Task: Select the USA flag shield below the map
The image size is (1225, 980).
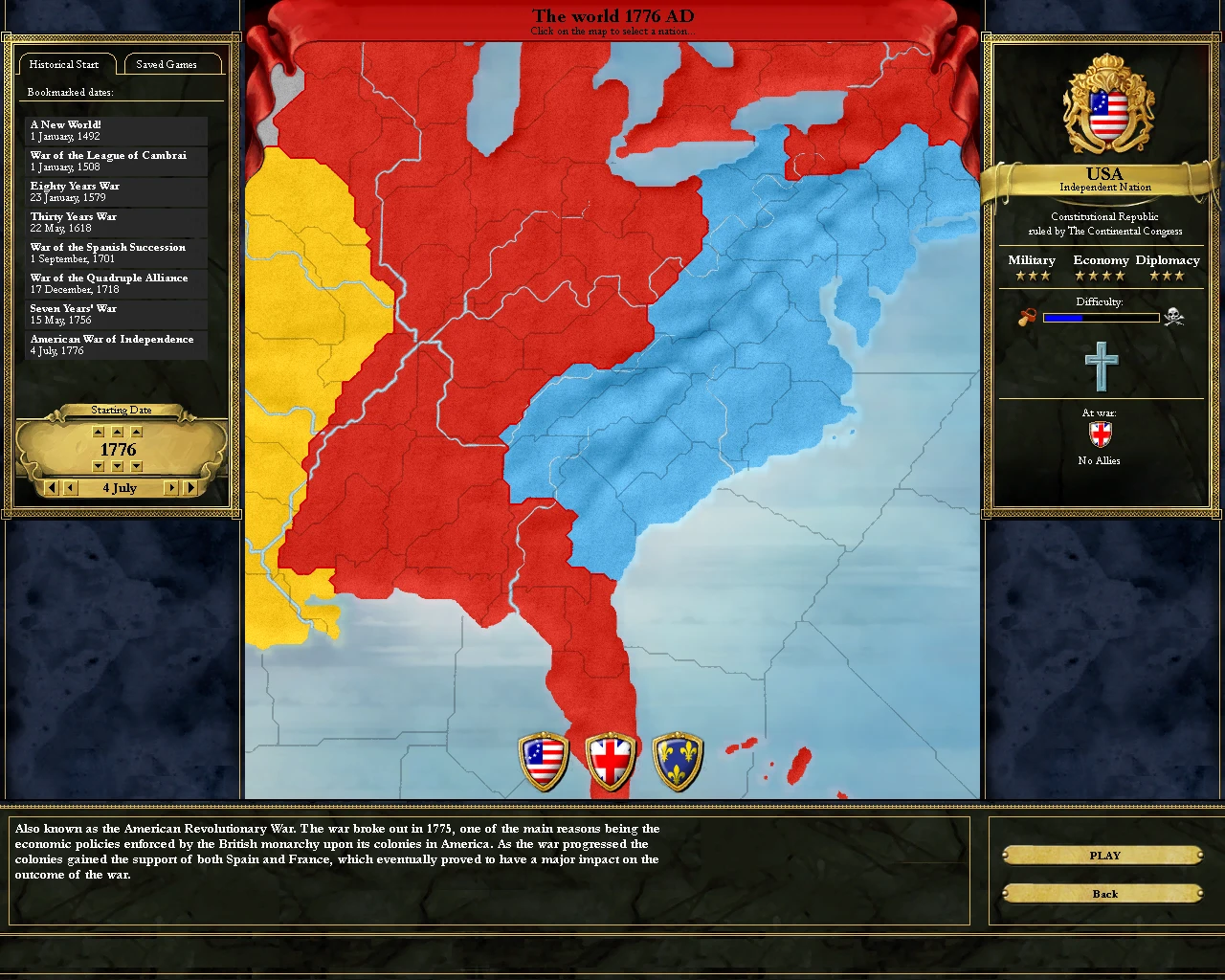Action: point(543,758)
